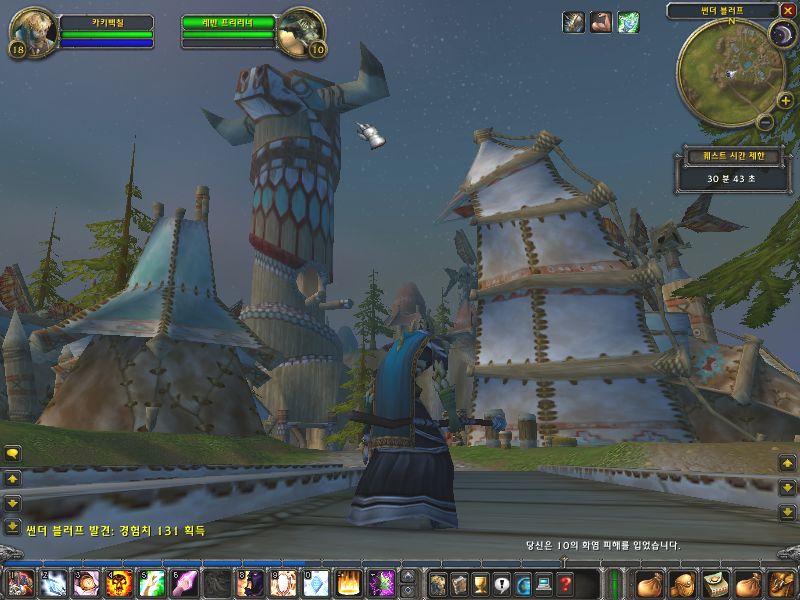Select the flexed arm buff icon
The height and width of the screenshot is (600, 800).
pyautogui.click(x=600, y=22)
